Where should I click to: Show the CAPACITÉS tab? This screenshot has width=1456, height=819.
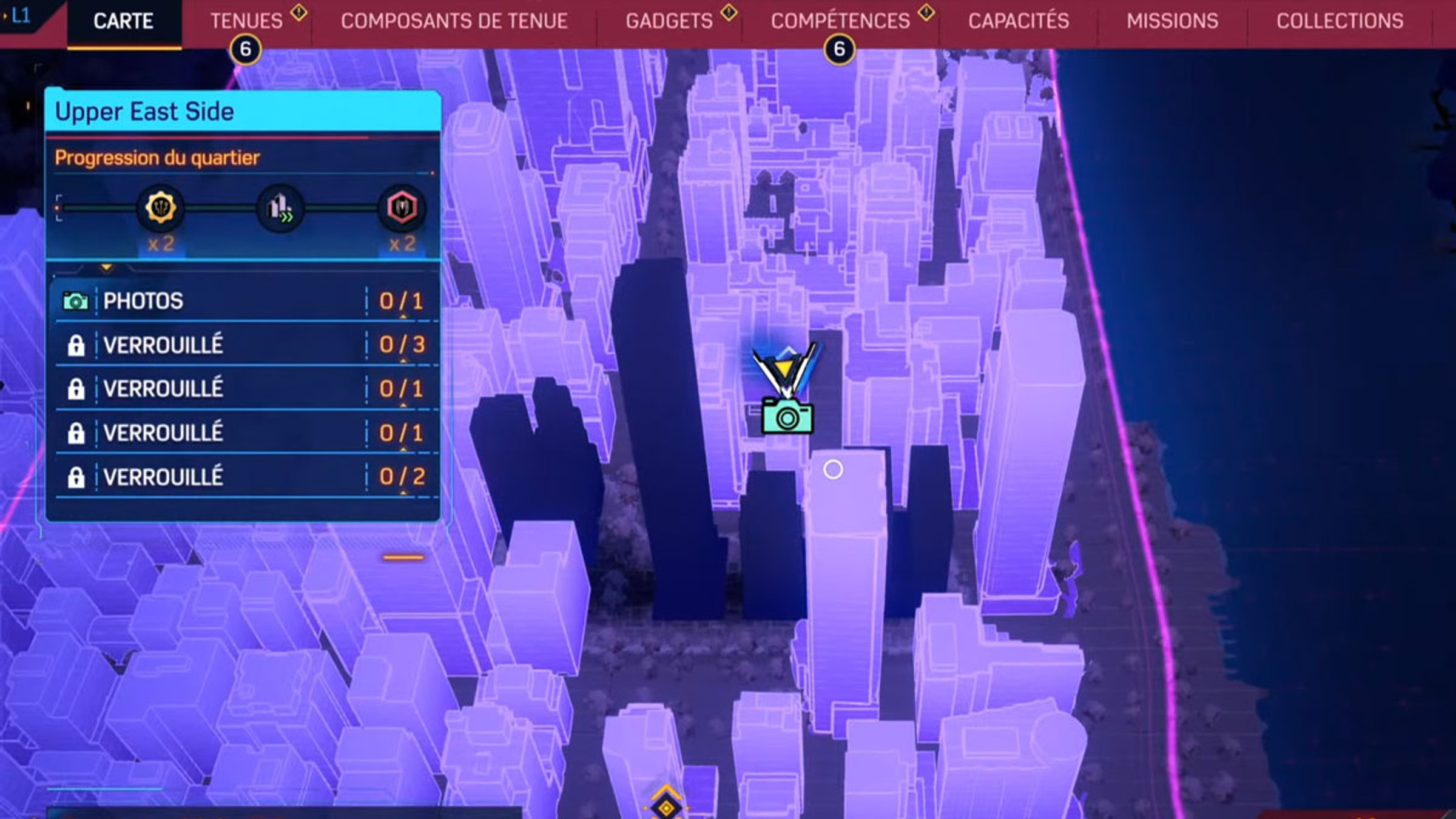pyautogui.click(x=1019, y=22)
